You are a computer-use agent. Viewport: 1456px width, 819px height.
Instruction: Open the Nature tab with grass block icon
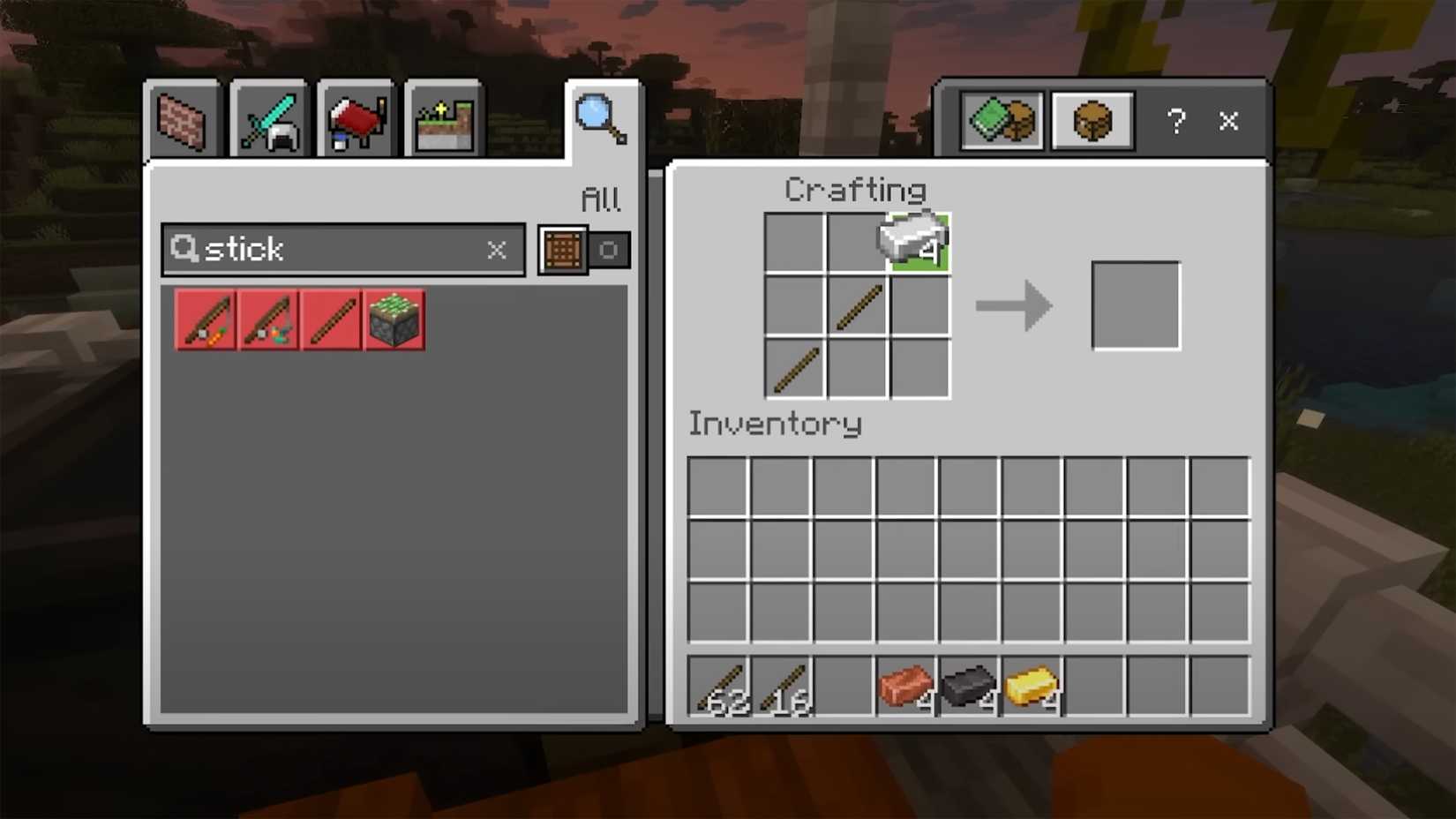tap(444, 121)
